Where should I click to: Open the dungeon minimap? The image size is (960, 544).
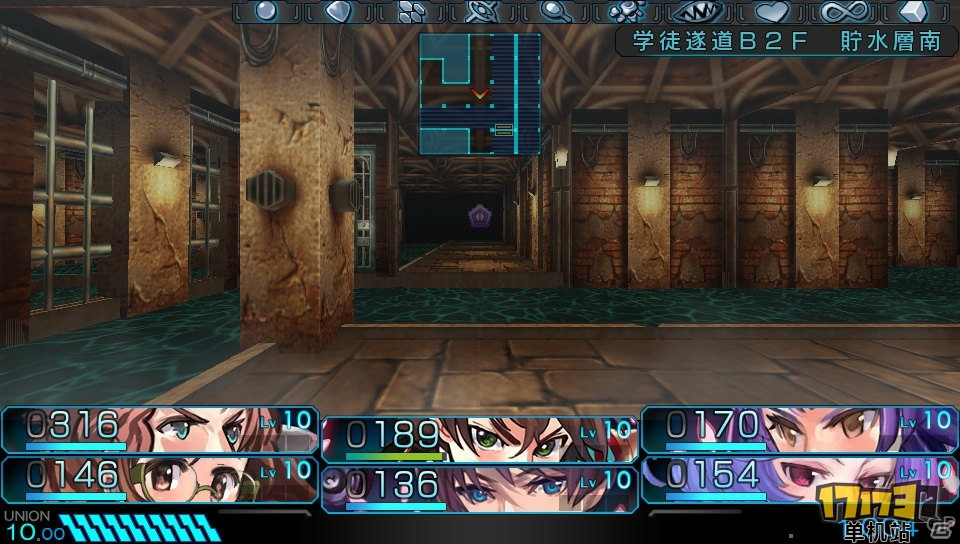click(480, 94)
